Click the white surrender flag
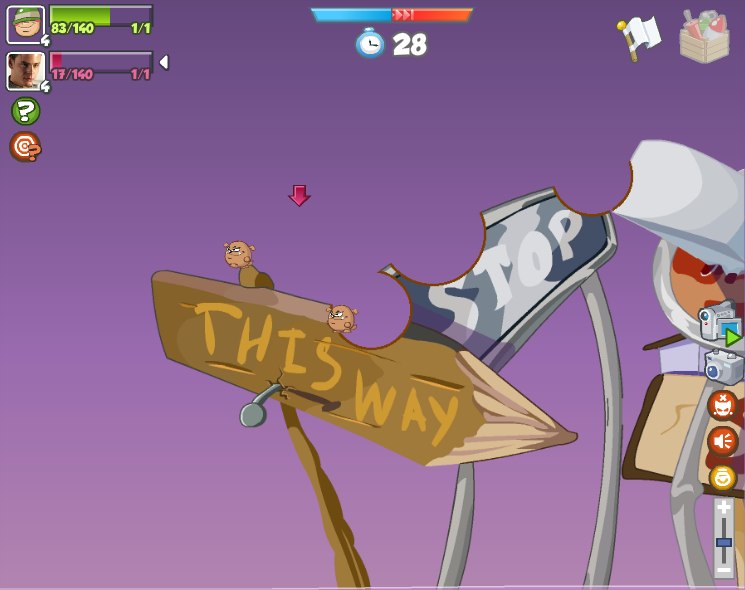 coord(639,38)
